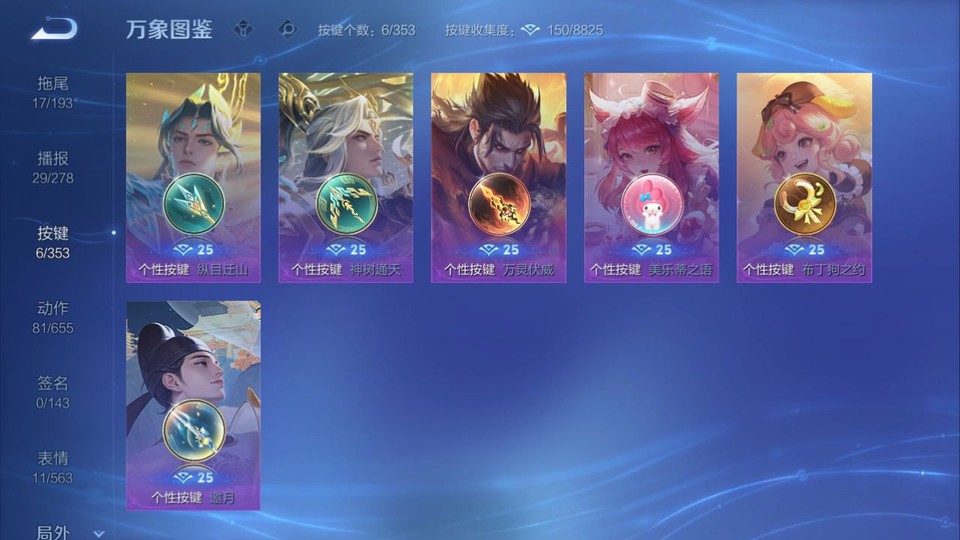Show the 表情 category tab
Image resolution: width=960 pixels, height=540 pixels.
[x=53, y=467]
